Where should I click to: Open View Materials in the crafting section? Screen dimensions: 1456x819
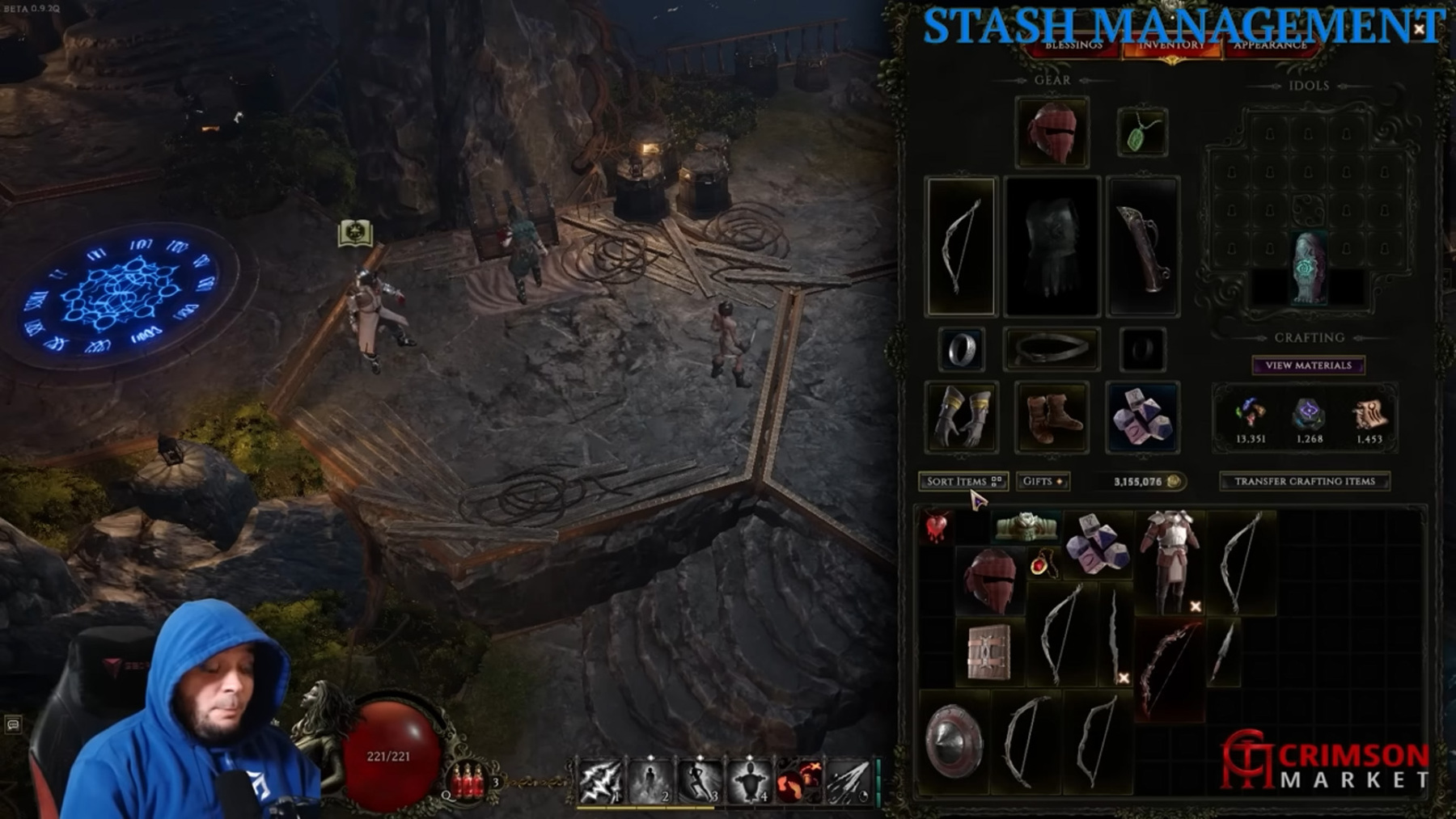click(x=1308, y=365)
